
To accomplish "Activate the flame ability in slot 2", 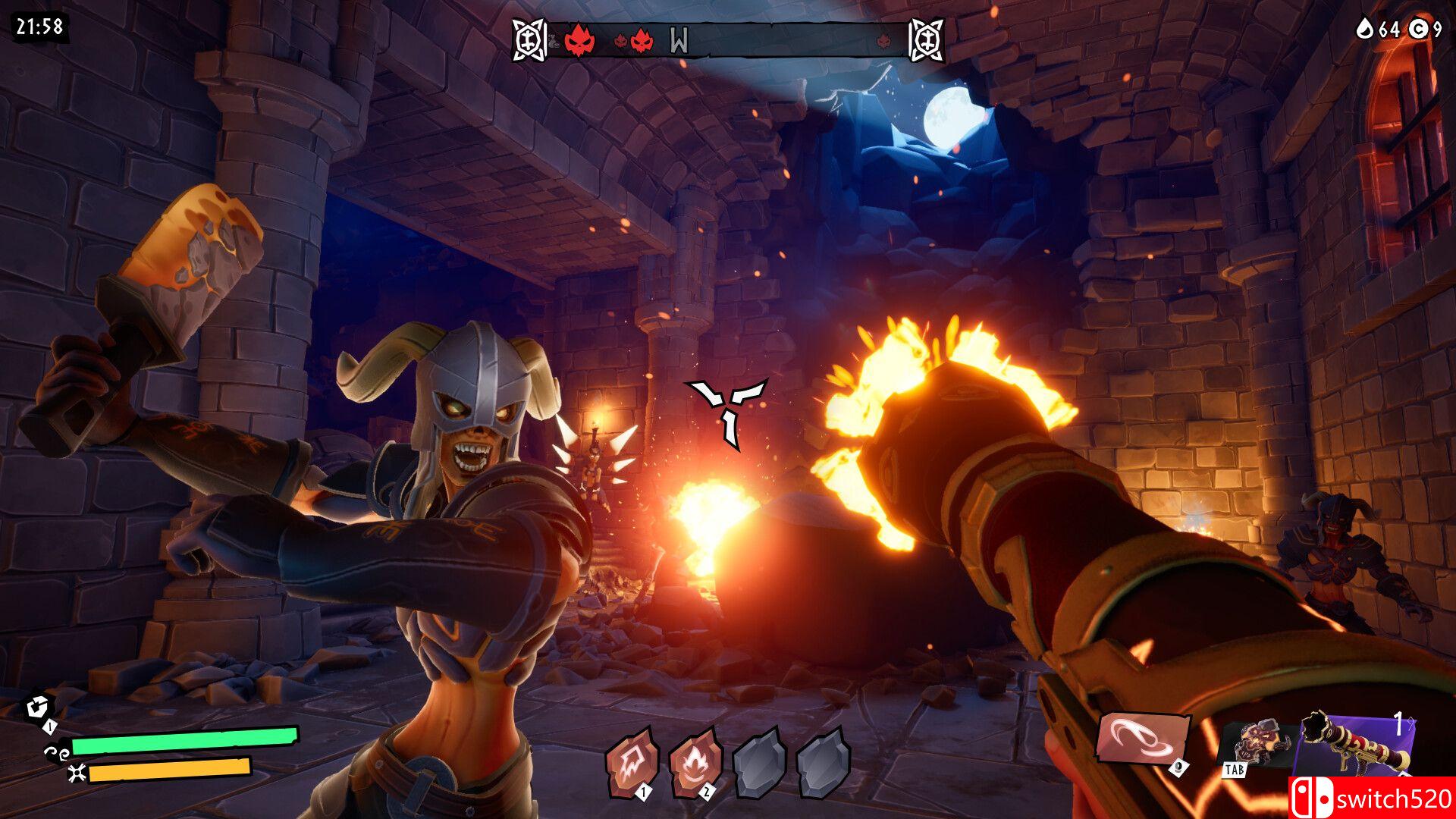I will point(694,761).
